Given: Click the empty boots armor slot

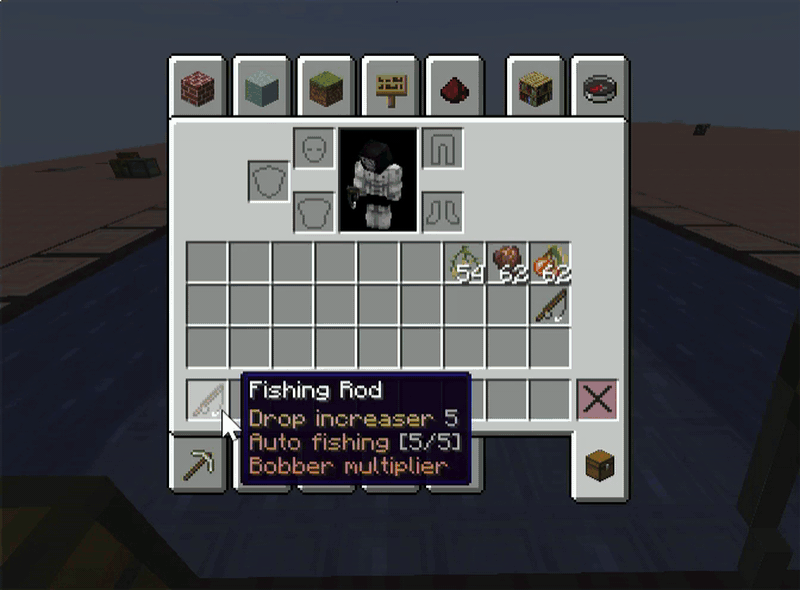Looking at the screenshot, I should [x=441, y=212].
